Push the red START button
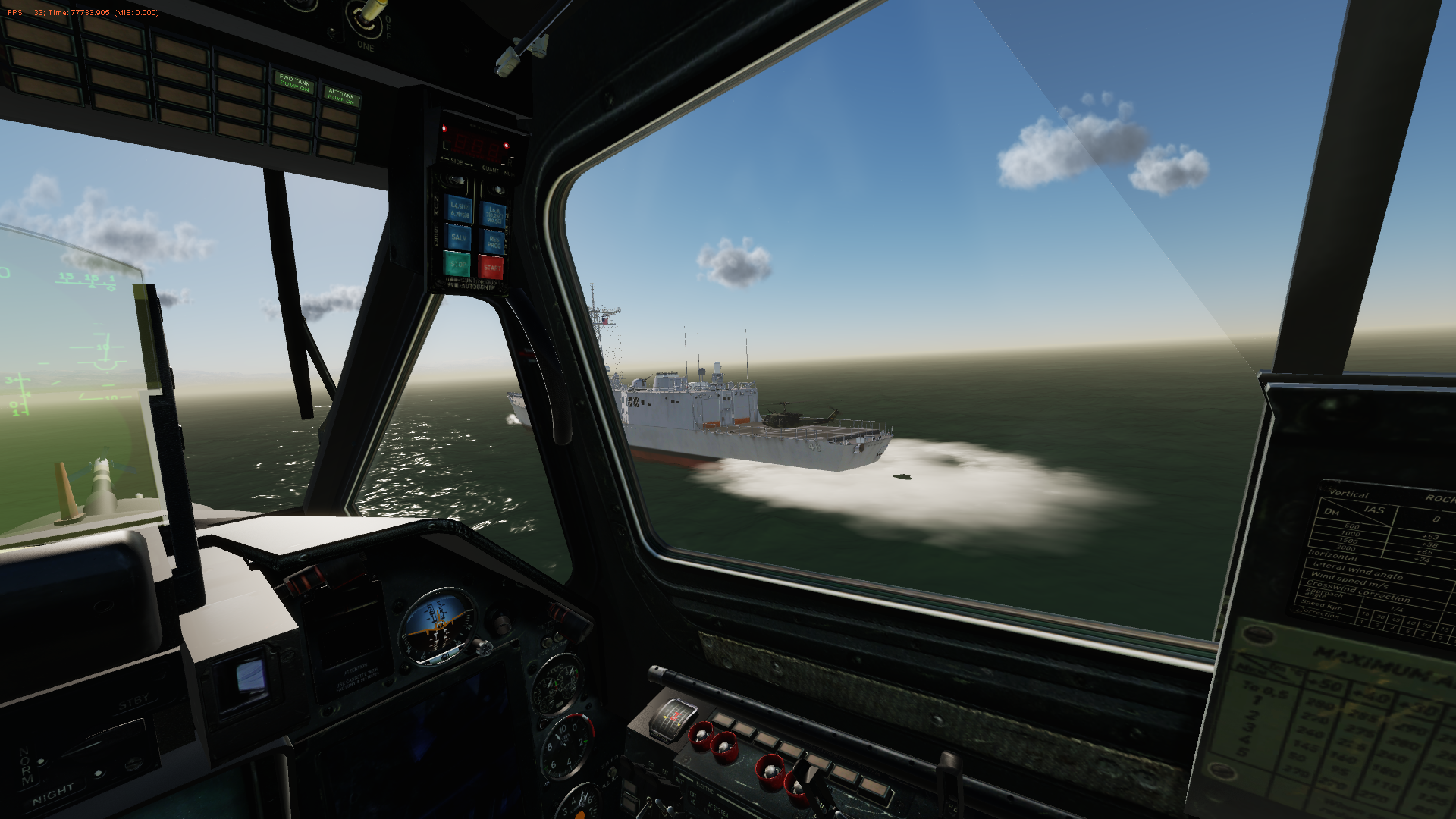This screenshot has height=819, width=1456. [x=491, y=268]
